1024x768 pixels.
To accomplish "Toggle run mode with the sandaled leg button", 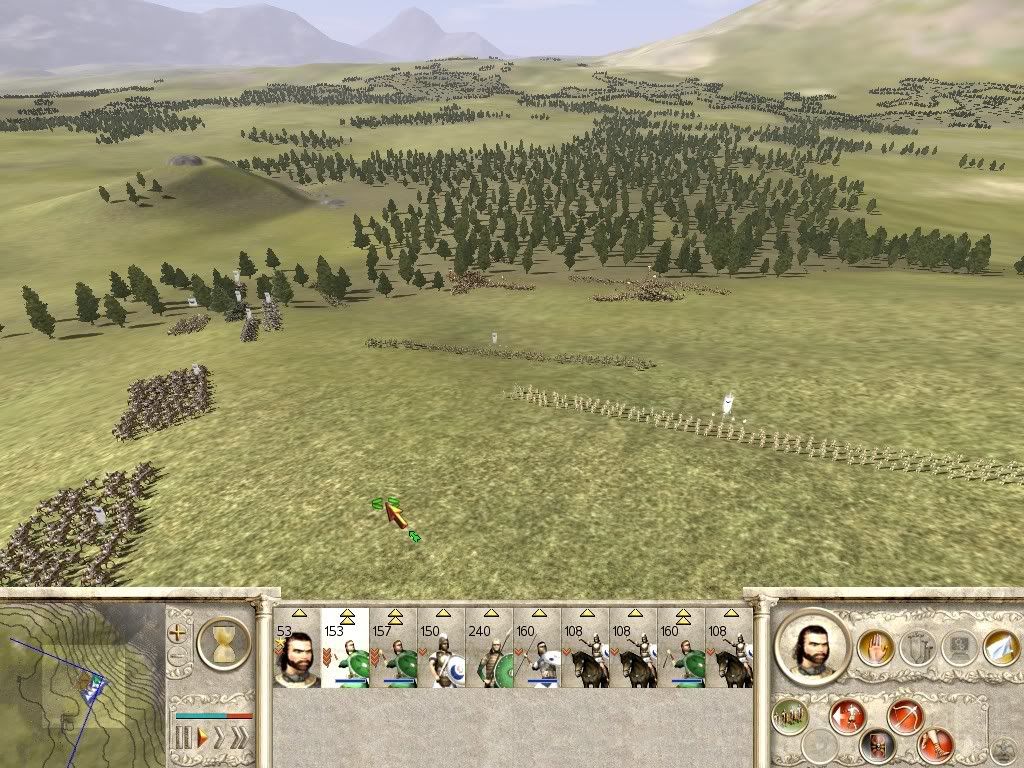I will 936,745.
